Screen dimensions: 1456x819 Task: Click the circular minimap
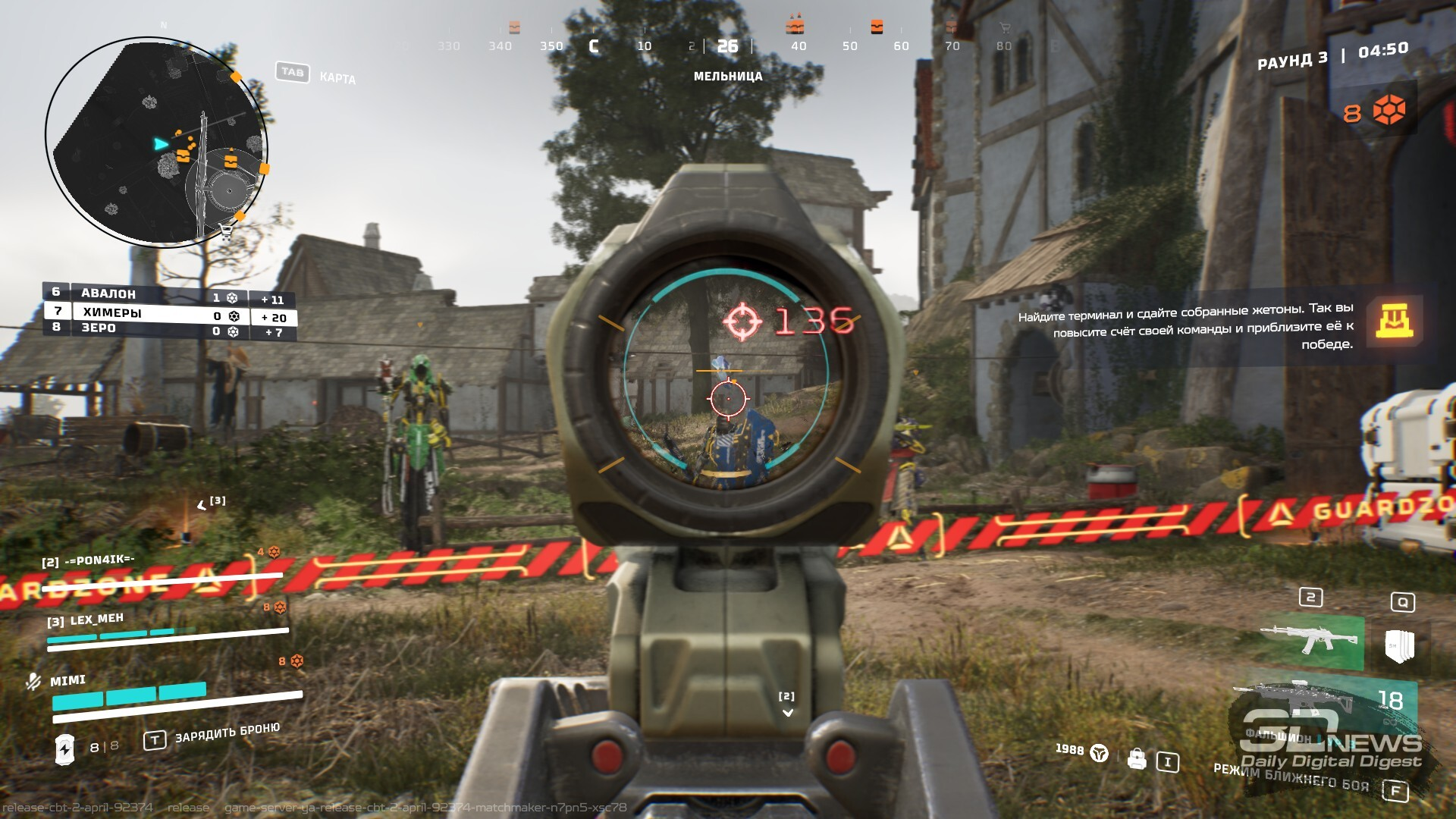157,143
